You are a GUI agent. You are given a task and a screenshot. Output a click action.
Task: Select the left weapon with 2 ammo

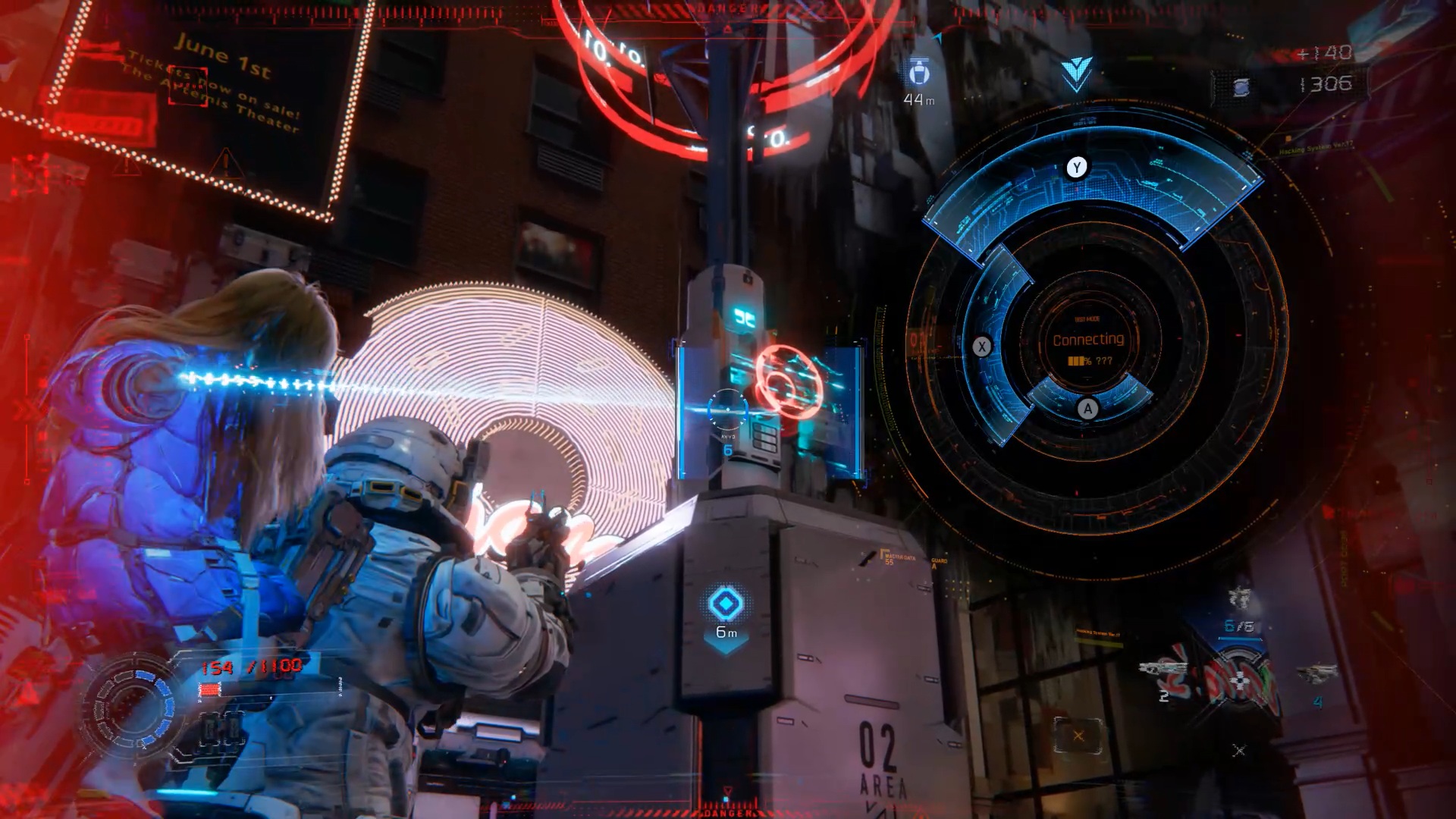pos(1160,669)
